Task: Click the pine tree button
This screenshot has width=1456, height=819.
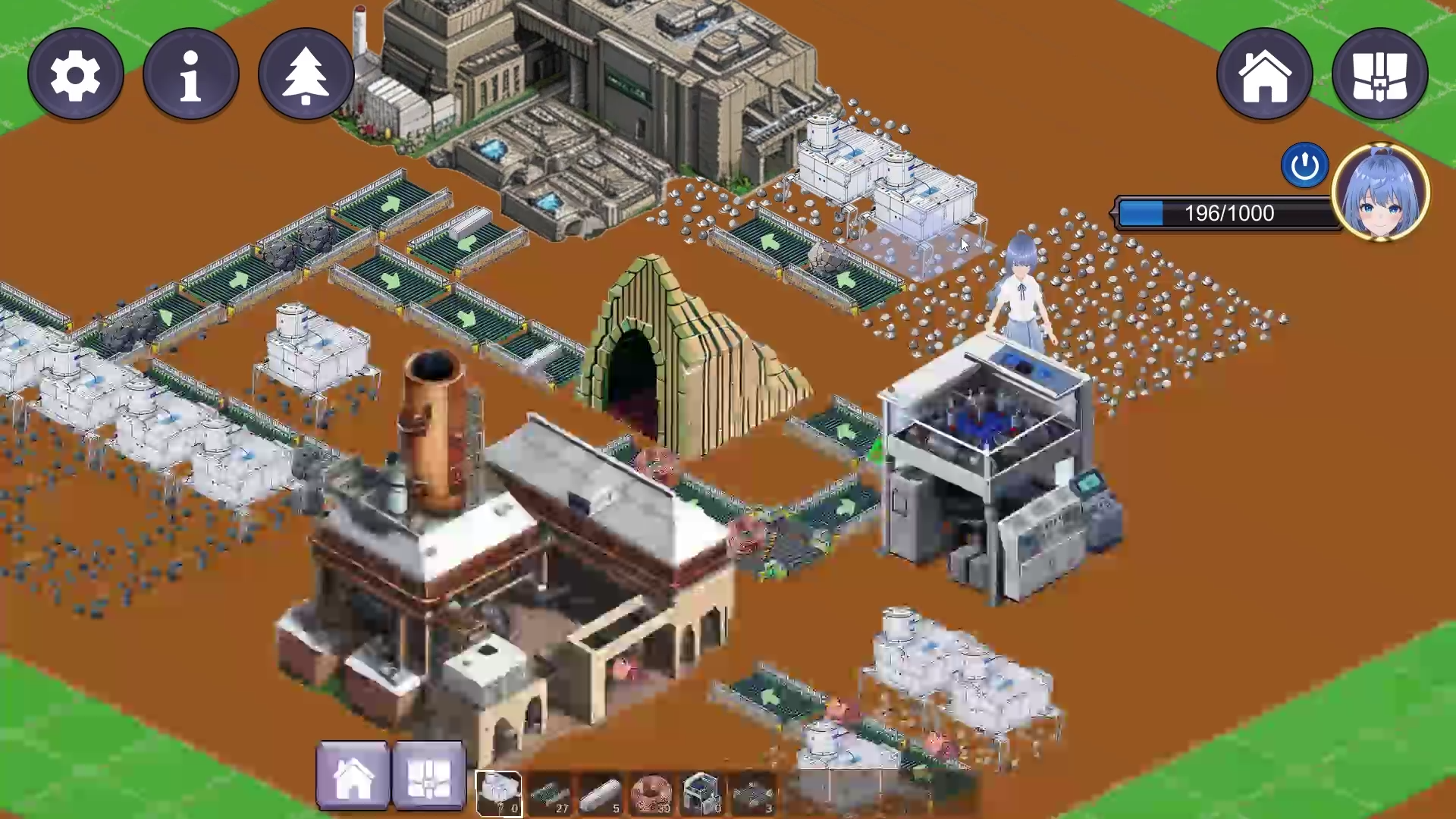Action: point(306,74)
